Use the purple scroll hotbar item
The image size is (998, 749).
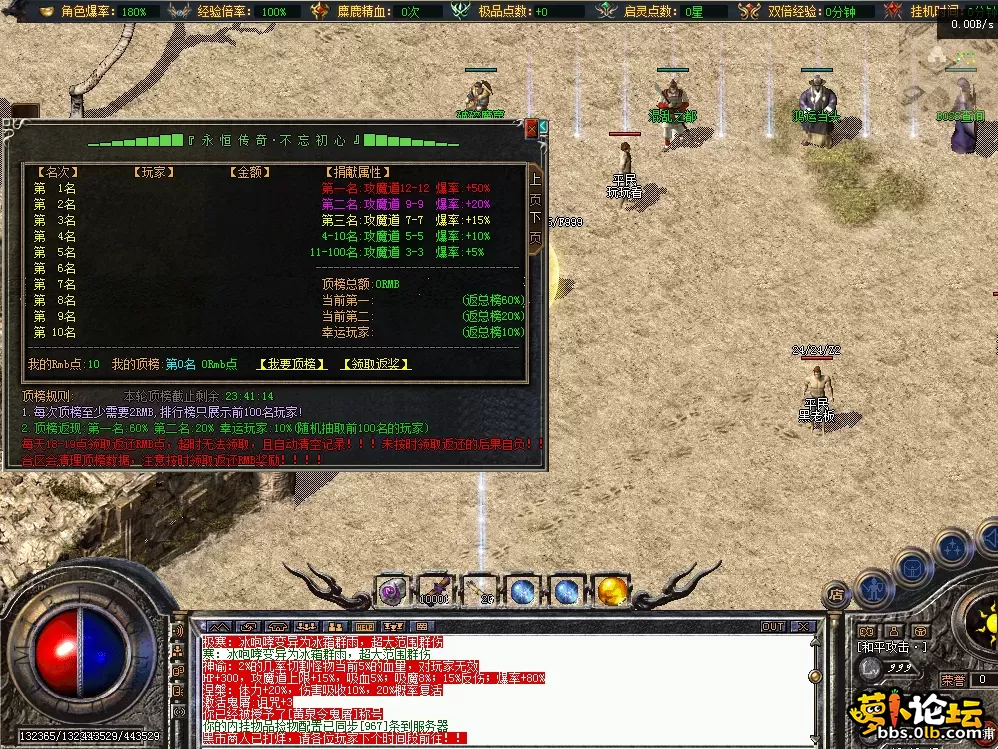pos(391,591)
